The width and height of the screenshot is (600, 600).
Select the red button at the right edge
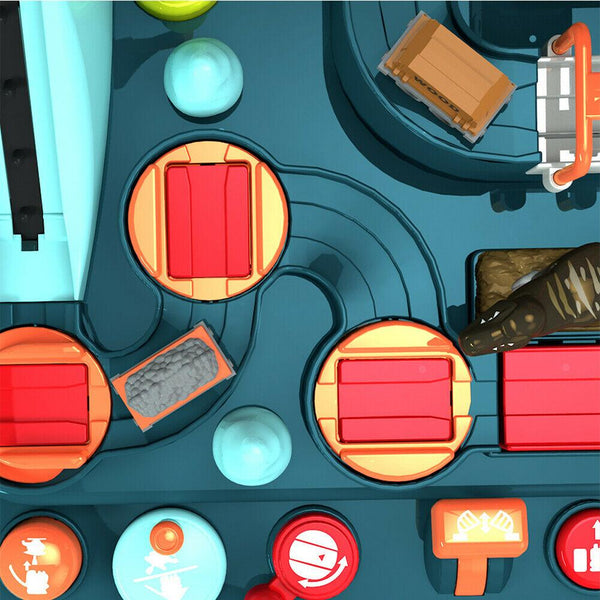[x=580, y=548]
